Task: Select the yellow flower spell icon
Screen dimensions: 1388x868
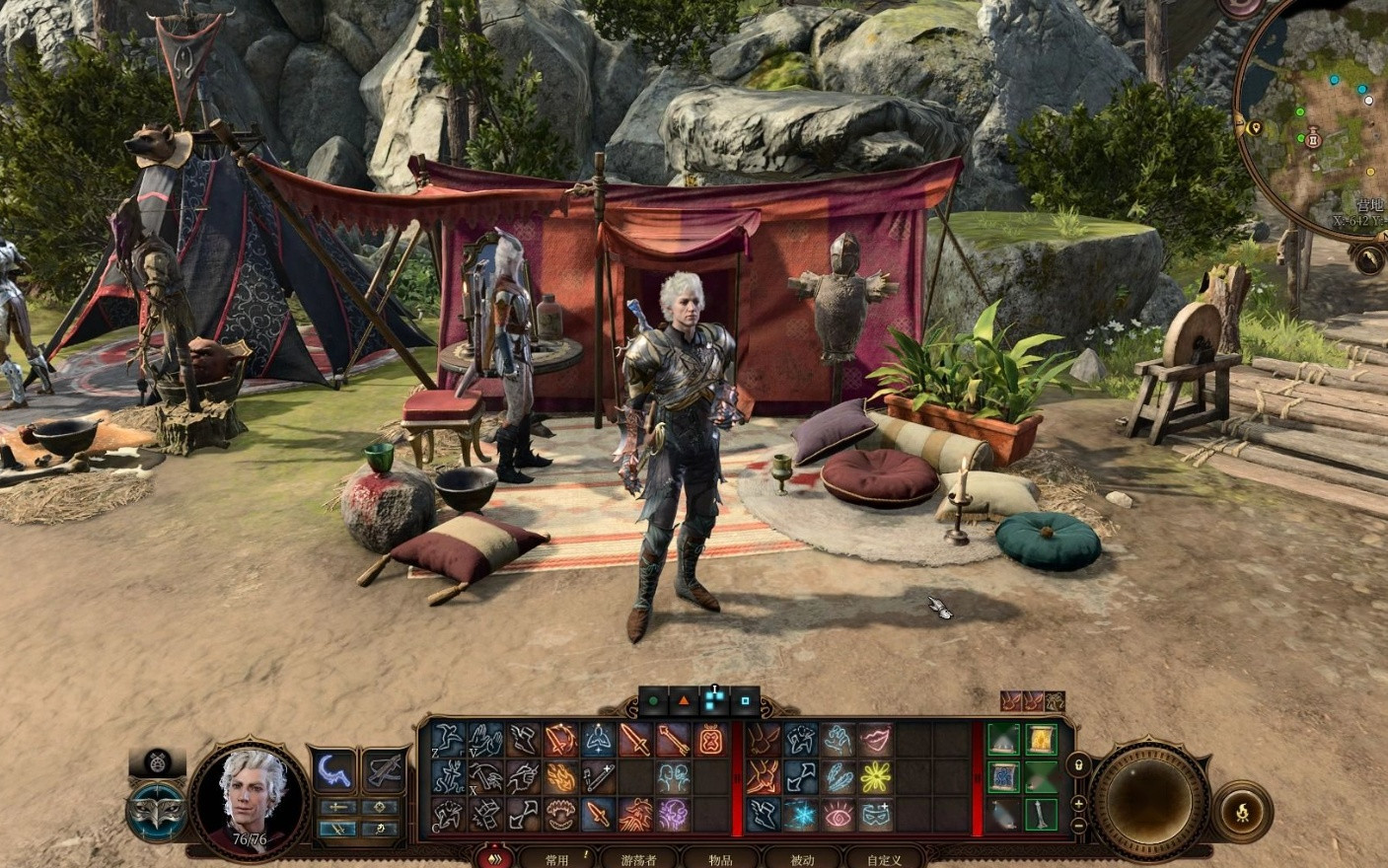Action: 875,777
